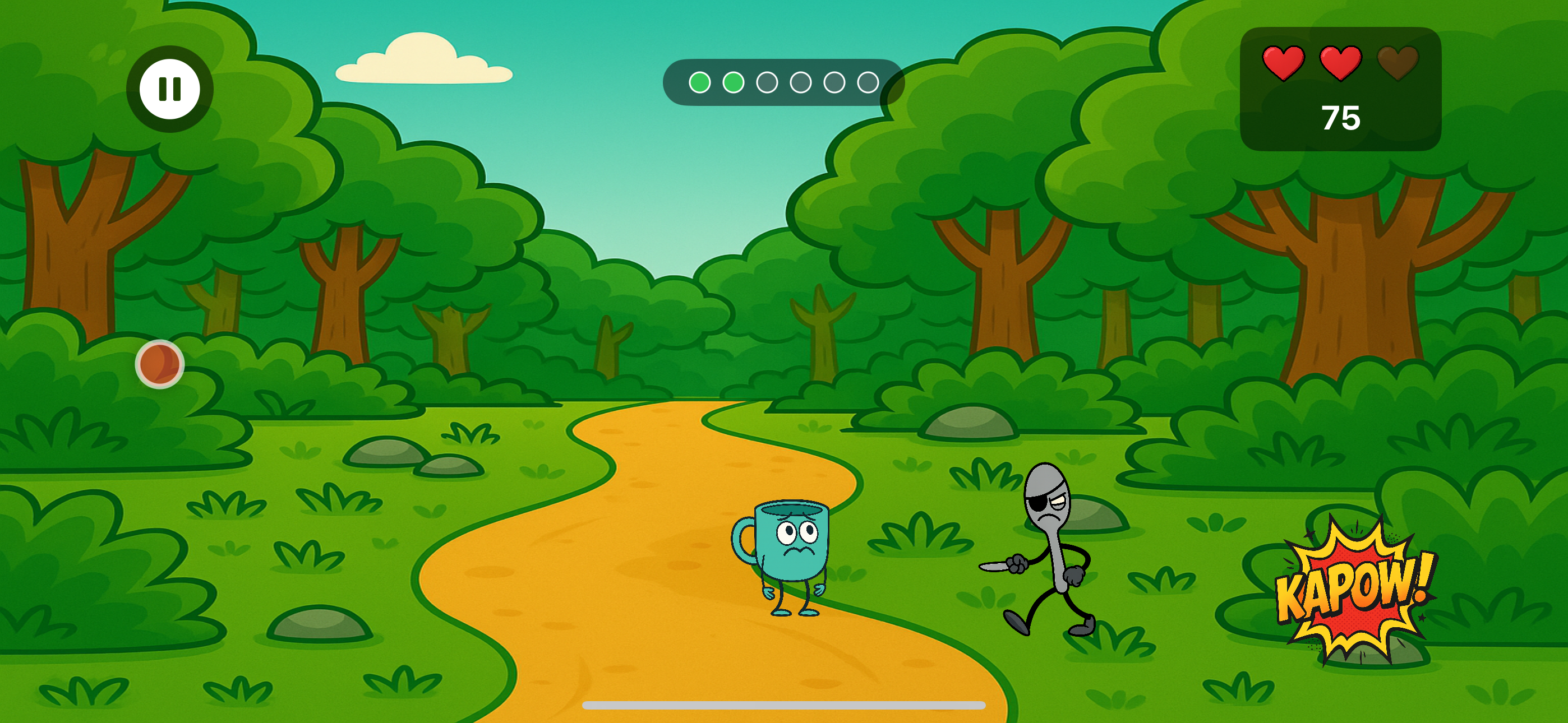Viewport: 1568px width, 723px height.
Task: Open the pause menu overlay
Action: click(x=169, y=89)
